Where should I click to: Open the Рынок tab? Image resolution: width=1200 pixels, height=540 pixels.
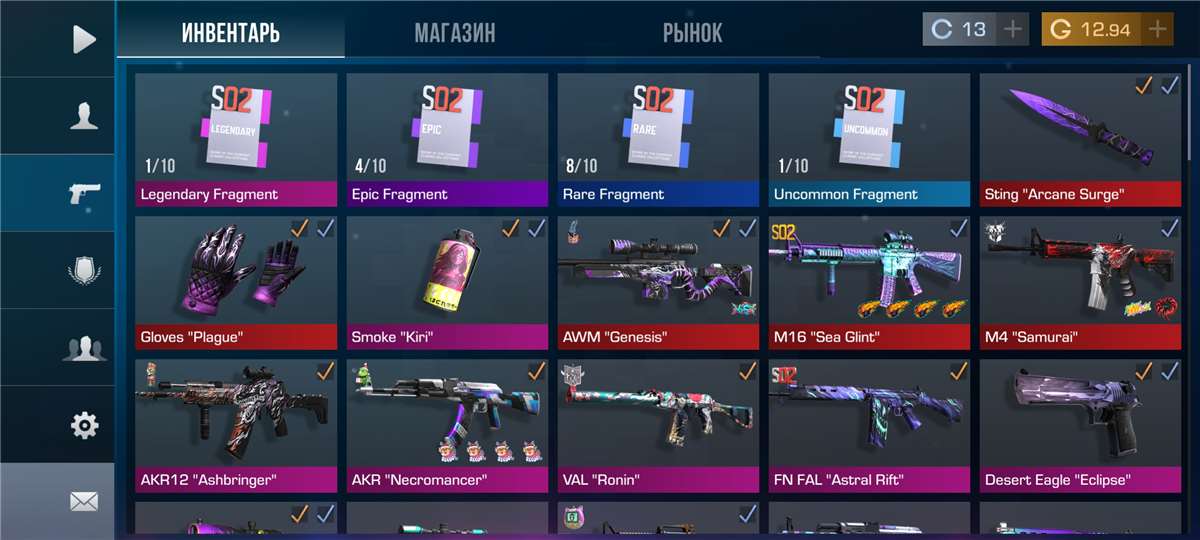[x=692, y=32]
